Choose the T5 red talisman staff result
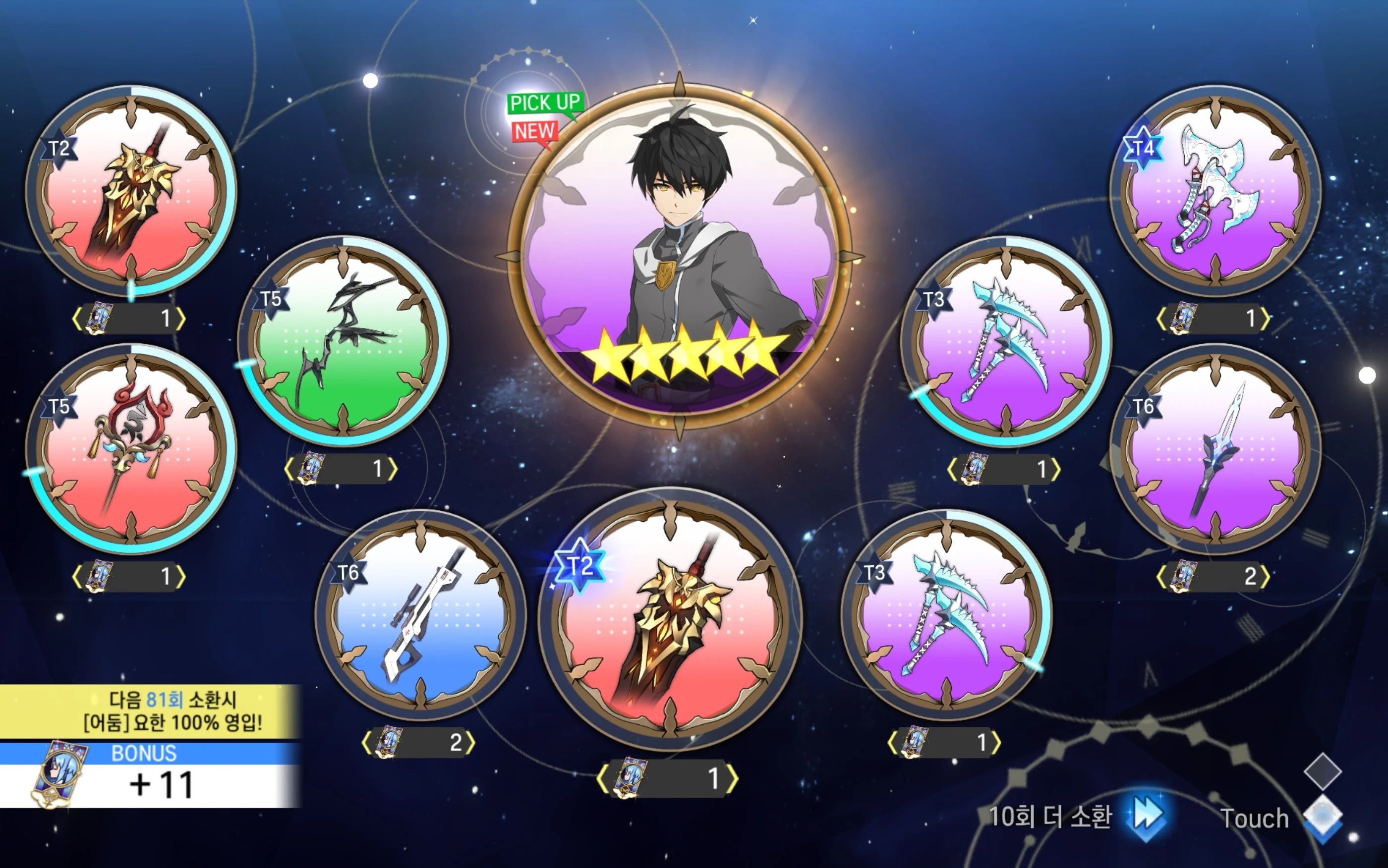The width and height of the screenshot is (1388, 868). click(131, 449)
